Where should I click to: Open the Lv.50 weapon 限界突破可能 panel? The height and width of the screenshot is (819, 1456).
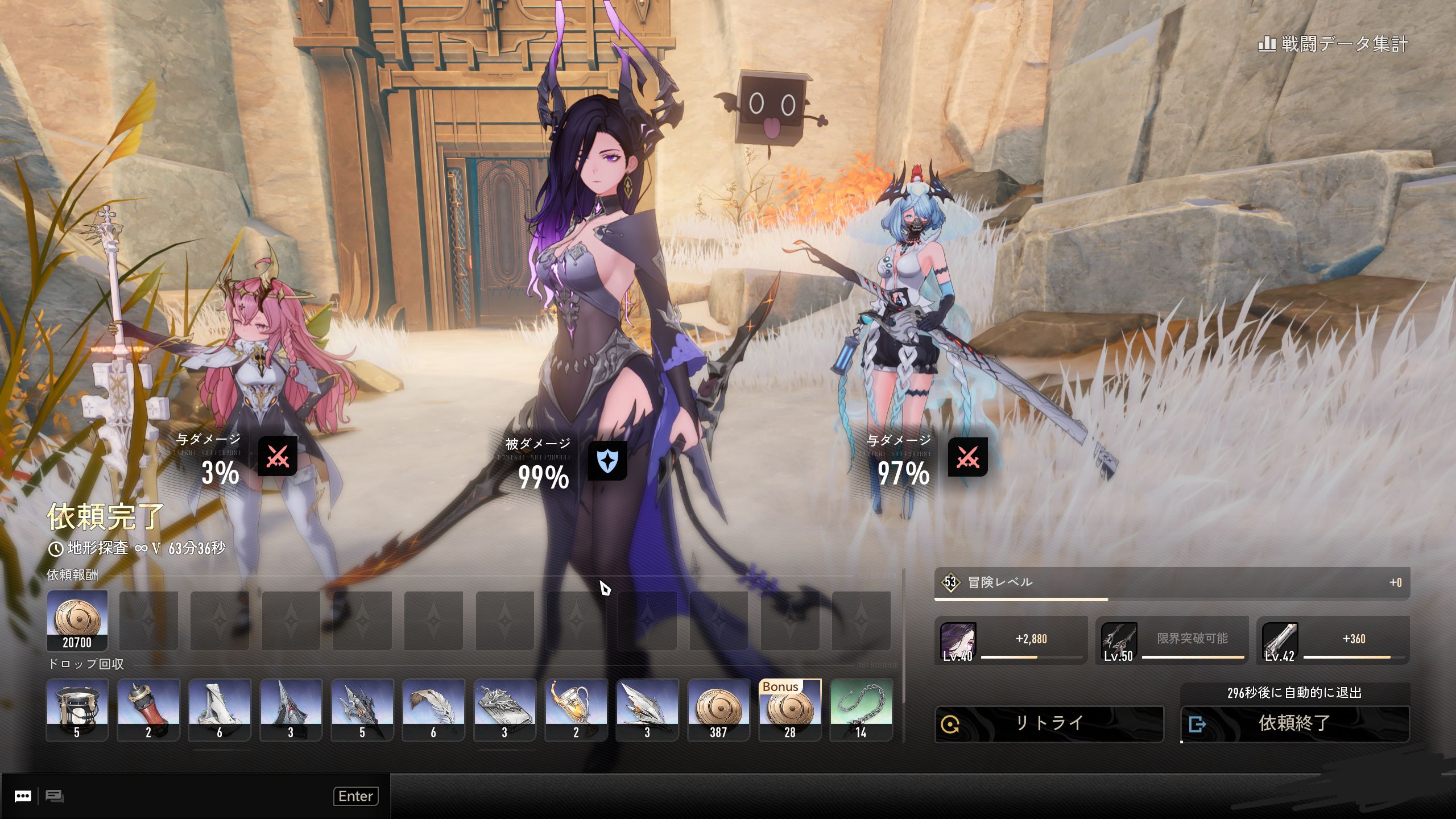tap(1172, 640)
